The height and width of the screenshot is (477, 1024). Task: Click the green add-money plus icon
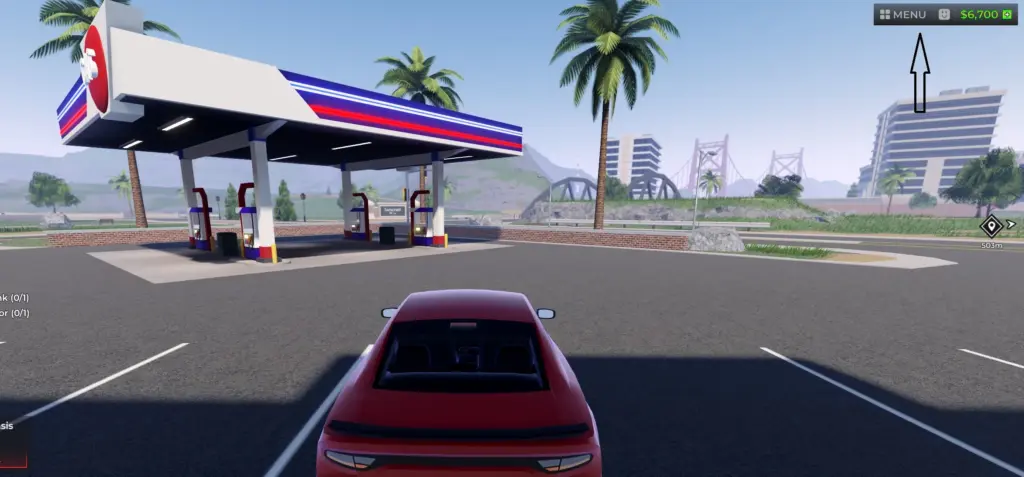(x=1006, y=15)
